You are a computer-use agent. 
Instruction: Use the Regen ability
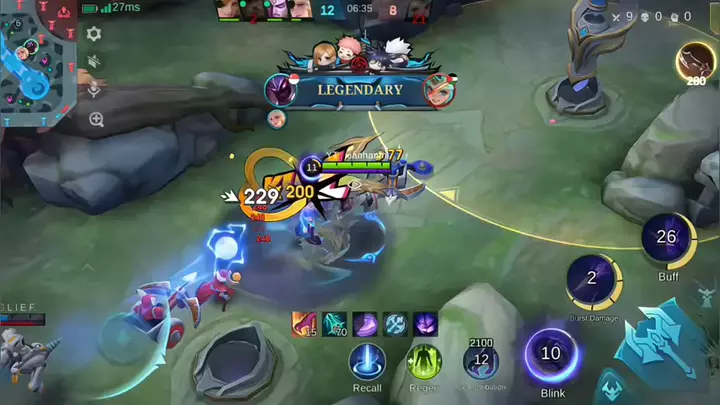pos(424,361)
